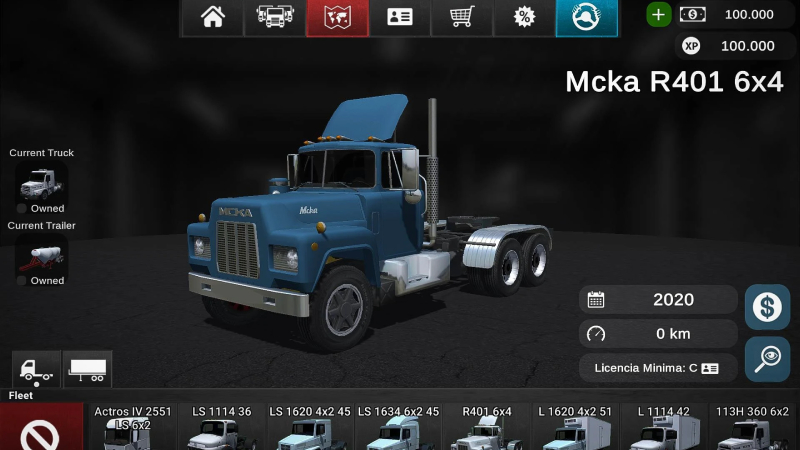Pick the LS 1634 6x2 45 truck

(398, 430)
